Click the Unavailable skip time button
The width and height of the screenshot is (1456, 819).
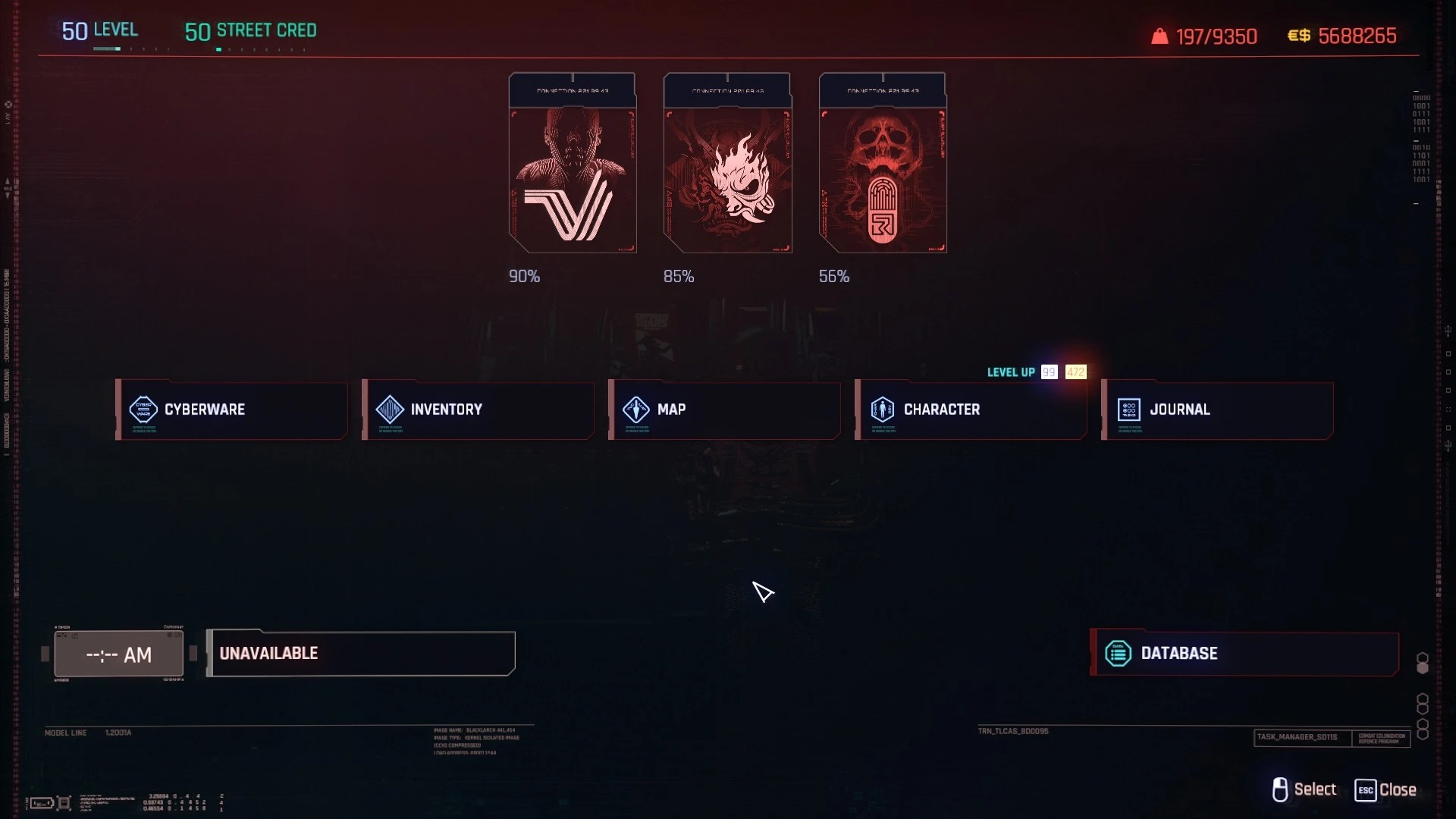(x=361, y=653)
